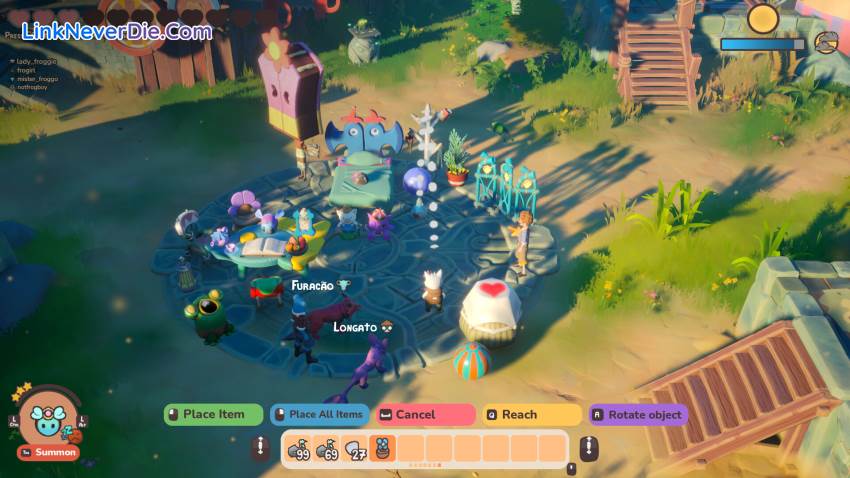Open the round icon beside the blue bar
The height and width of the screenshot is (478, 850).
pos(826,42)
